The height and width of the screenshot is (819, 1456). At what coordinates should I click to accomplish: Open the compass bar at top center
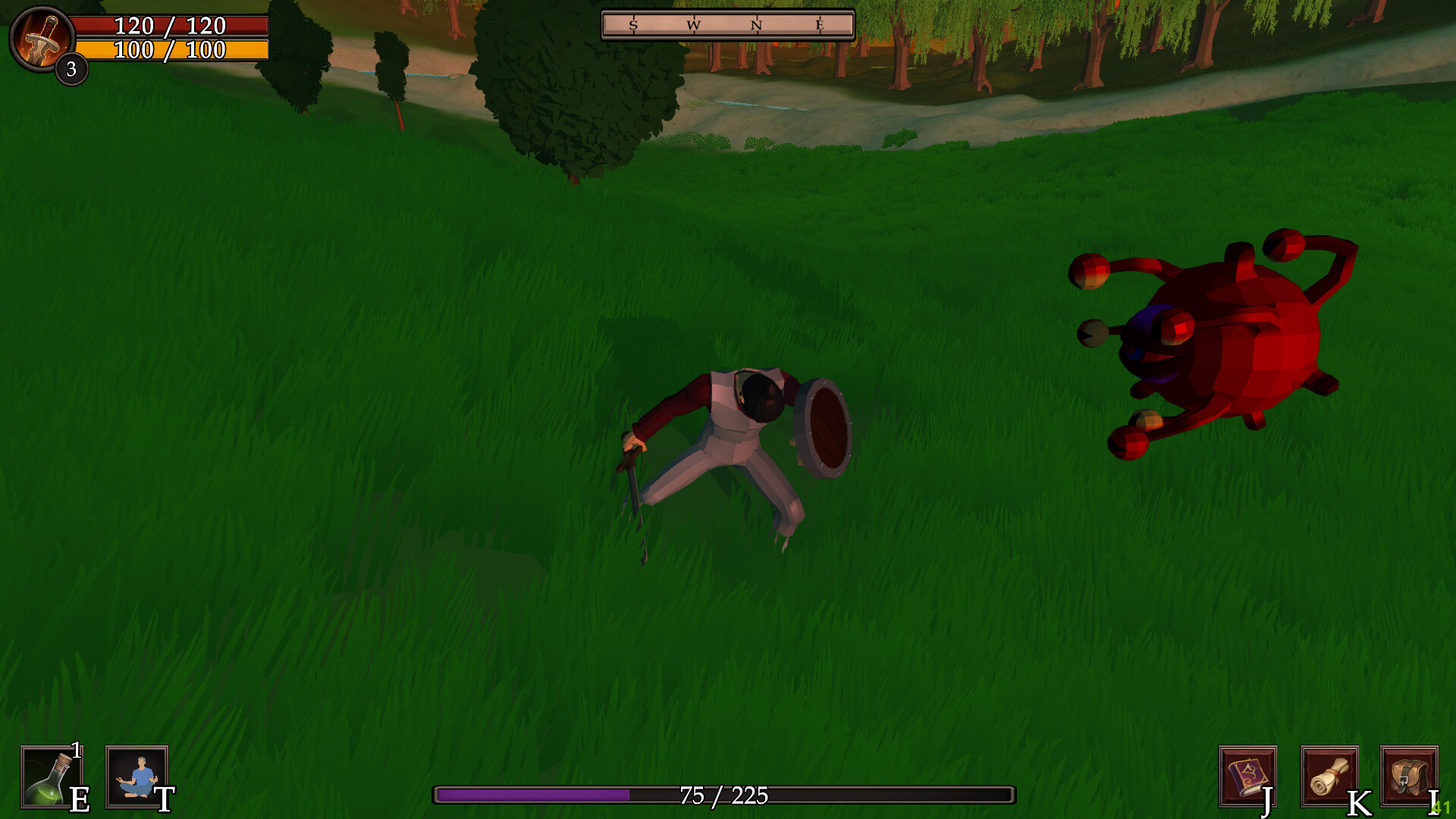coord(726,24)
